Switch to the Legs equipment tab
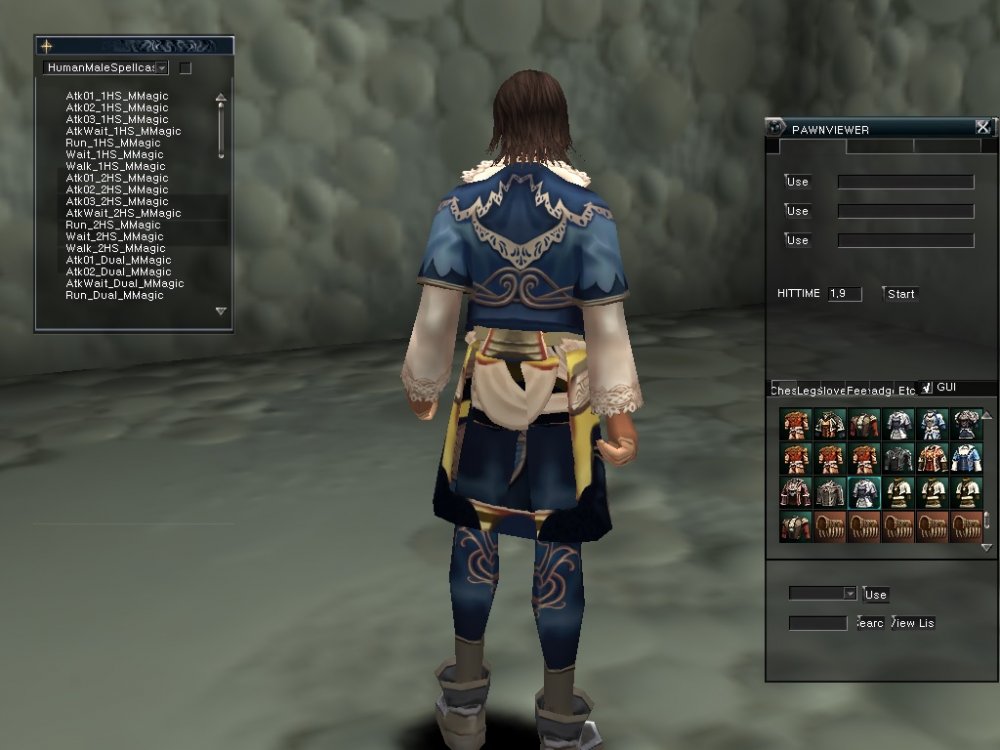 coord(809,390)
